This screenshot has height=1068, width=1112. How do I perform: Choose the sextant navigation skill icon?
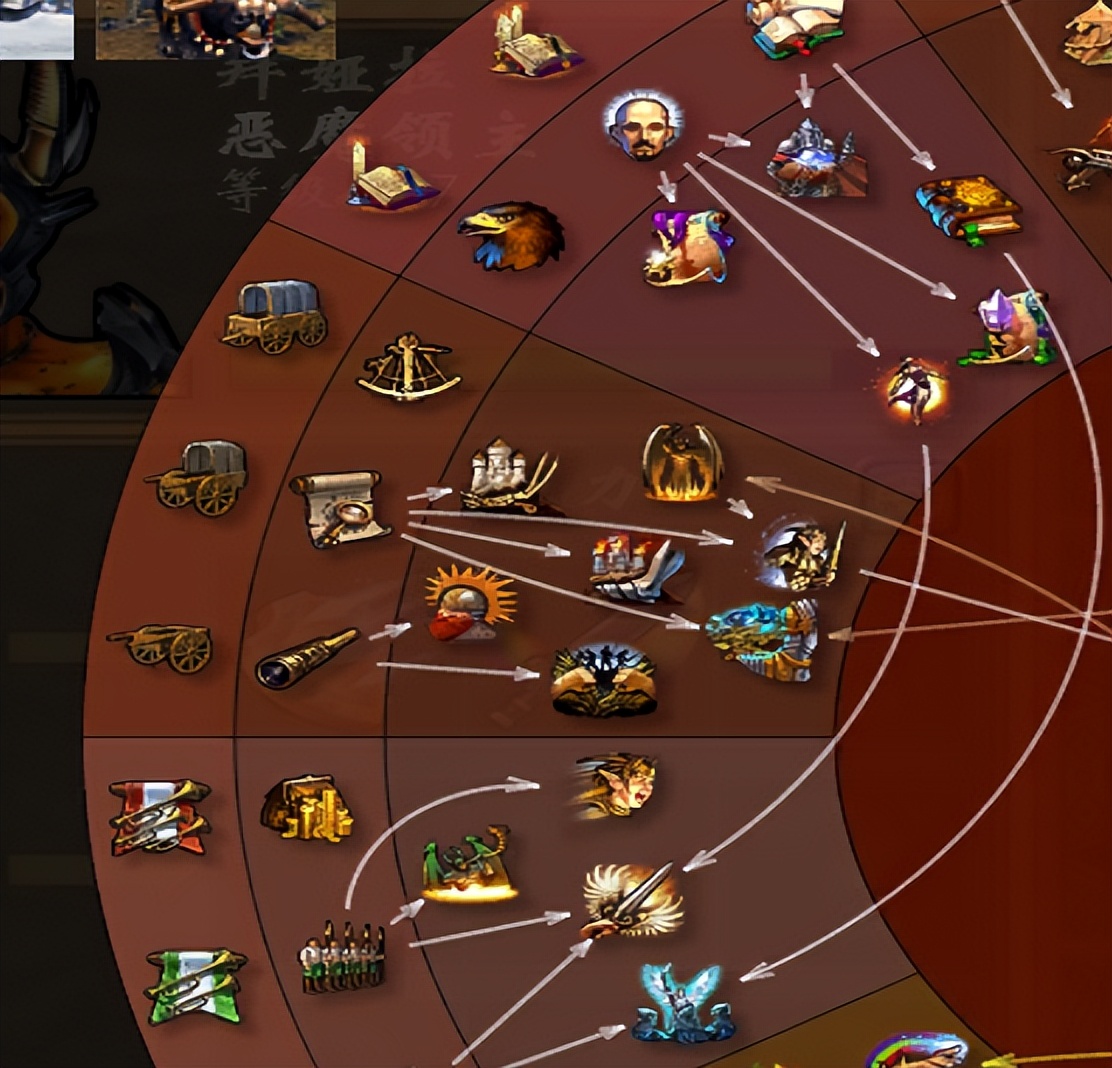408,368
